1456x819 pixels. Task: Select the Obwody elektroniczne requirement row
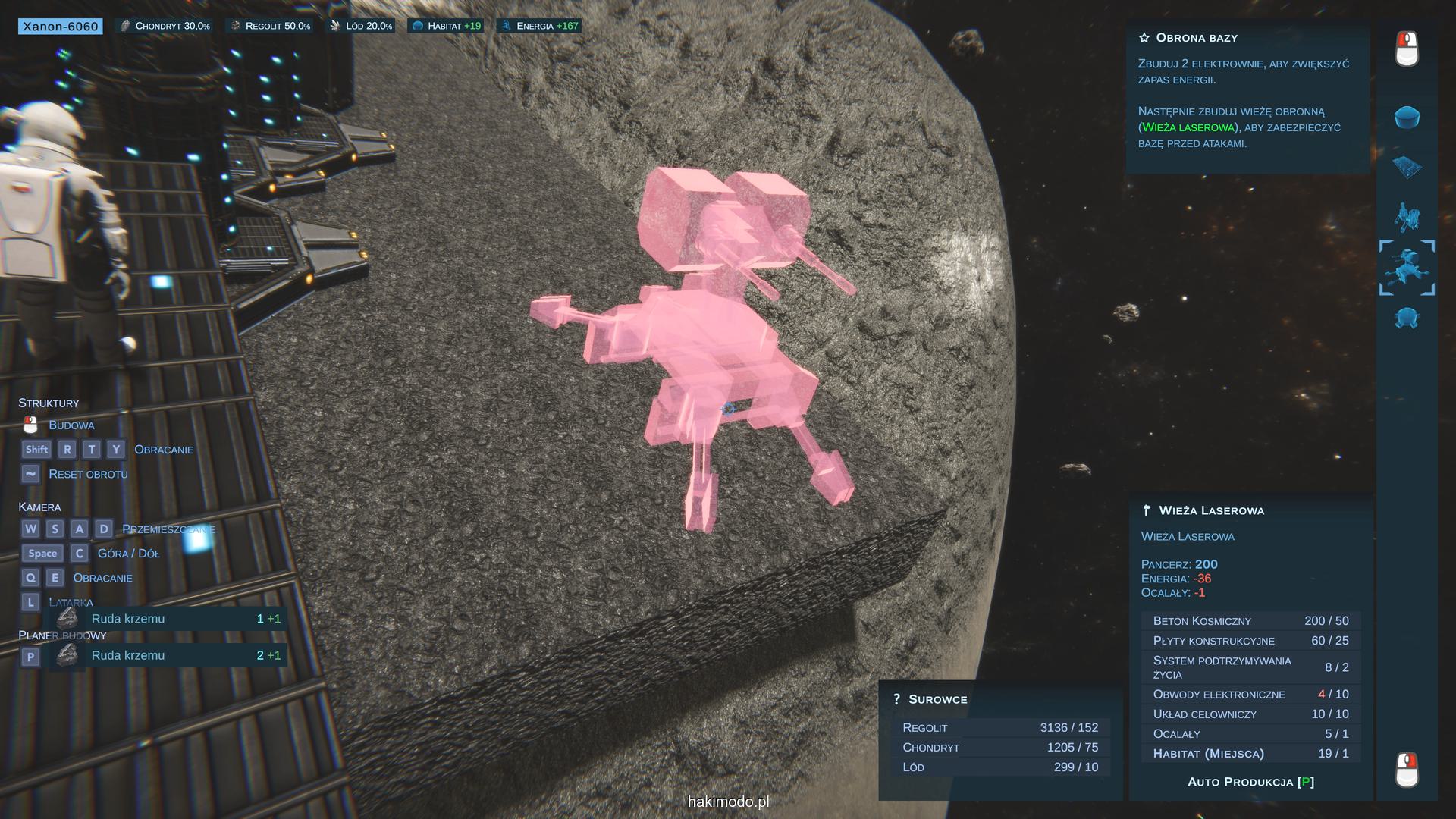pyautogui.click(x=1250, y=694)
